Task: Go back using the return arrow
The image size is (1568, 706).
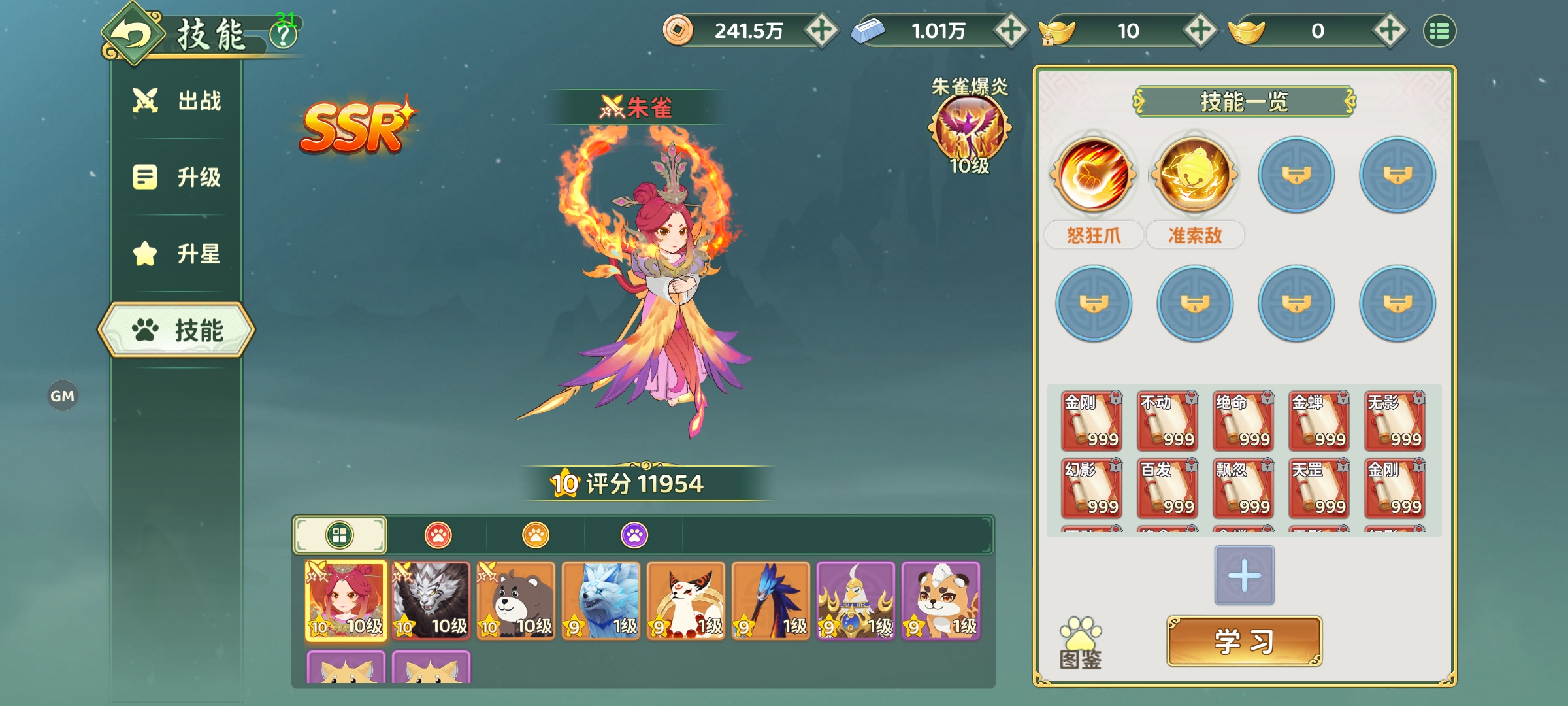Action: click(x=133, y=34)
